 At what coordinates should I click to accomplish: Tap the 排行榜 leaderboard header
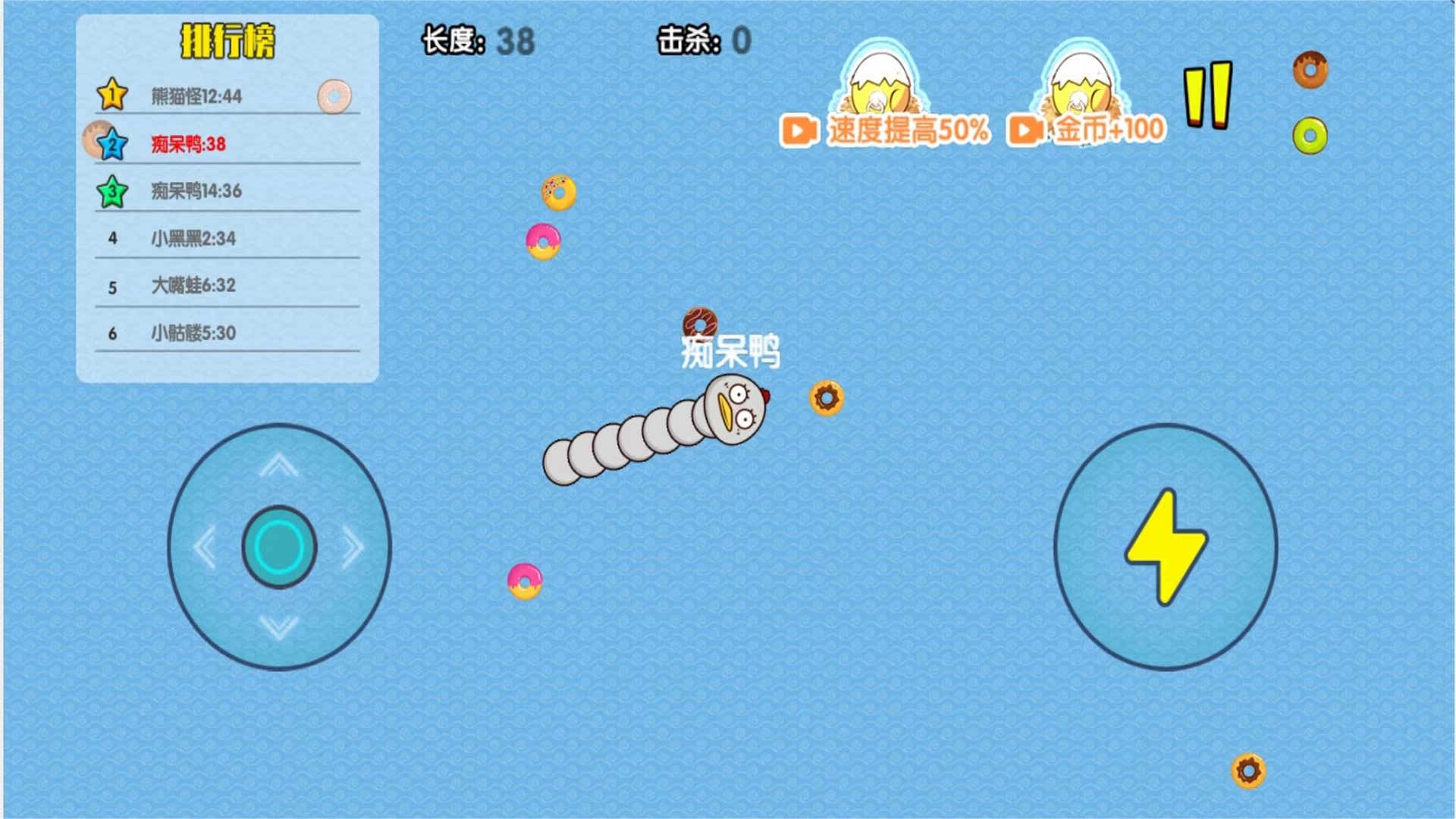pos(228,37)
